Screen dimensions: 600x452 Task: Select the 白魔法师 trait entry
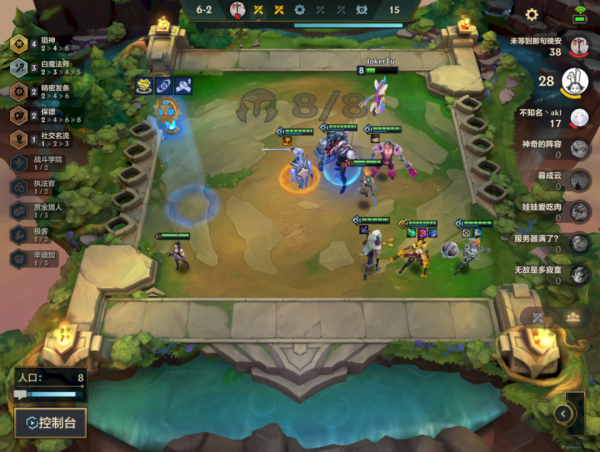(45, 68)
